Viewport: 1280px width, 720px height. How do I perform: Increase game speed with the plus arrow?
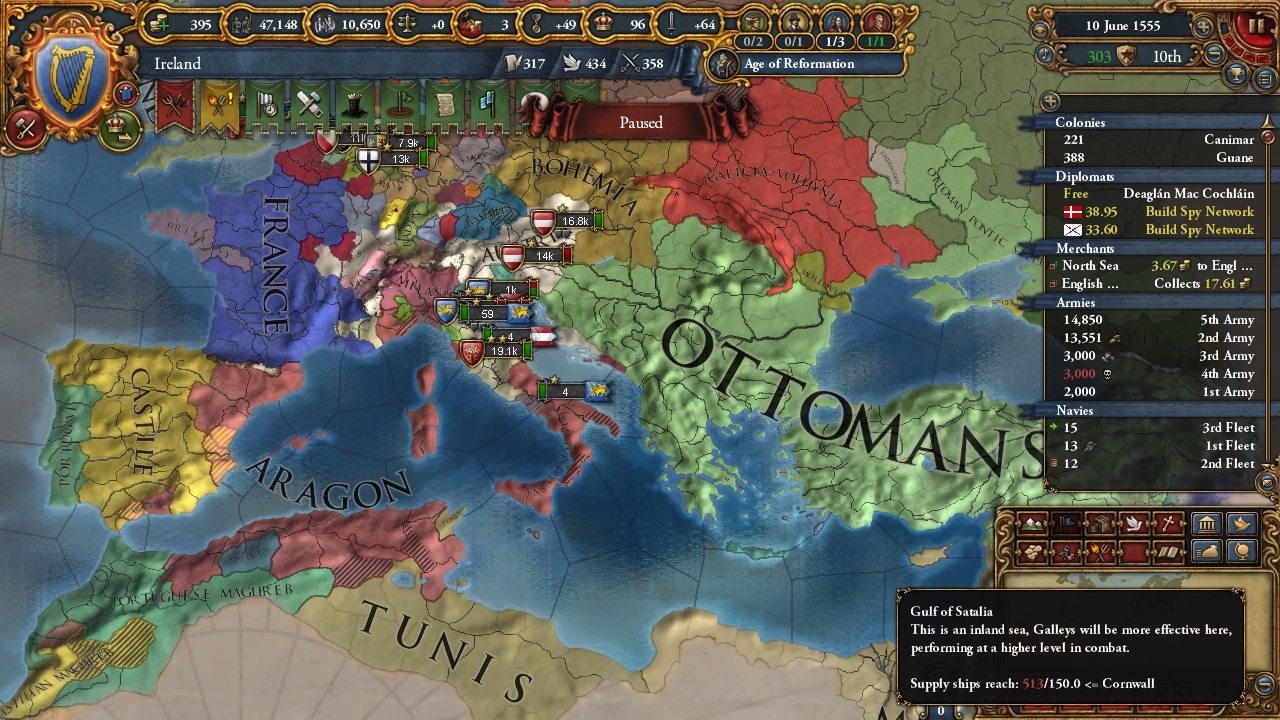[x=1203, y=26]
